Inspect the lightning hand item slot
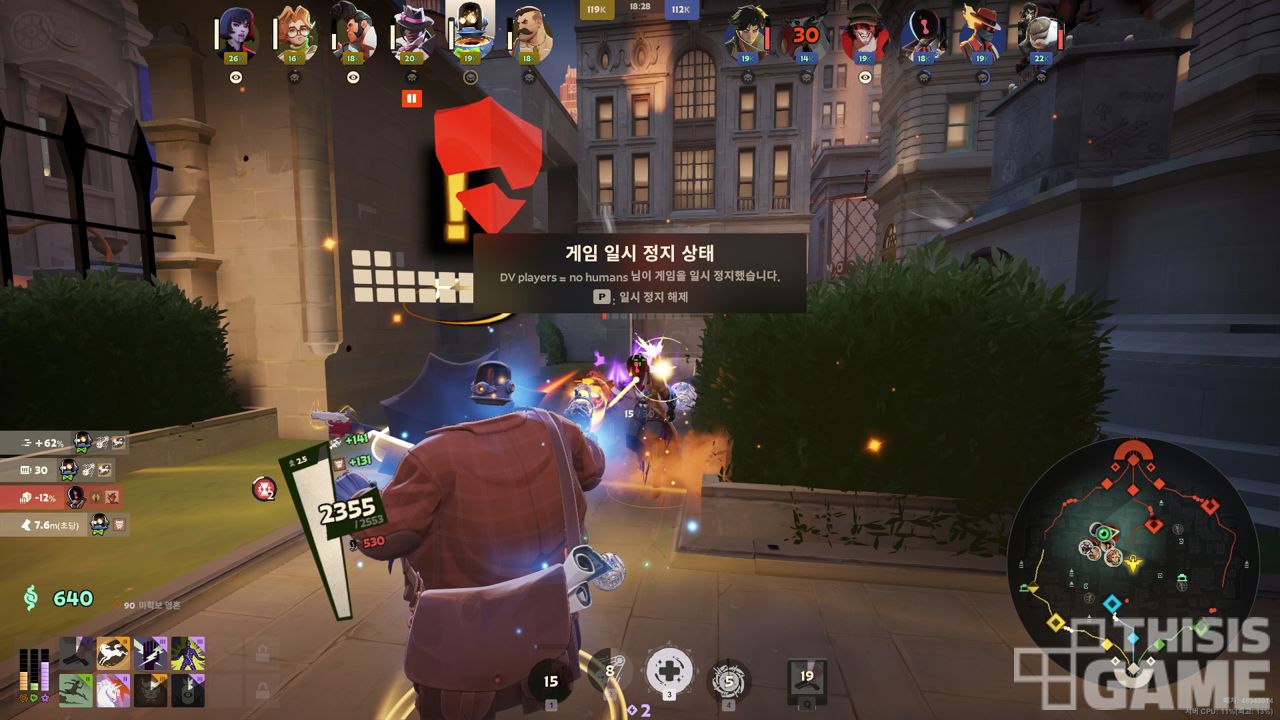Viewport: 1280px width, 720px height. [x=150, y=653]
